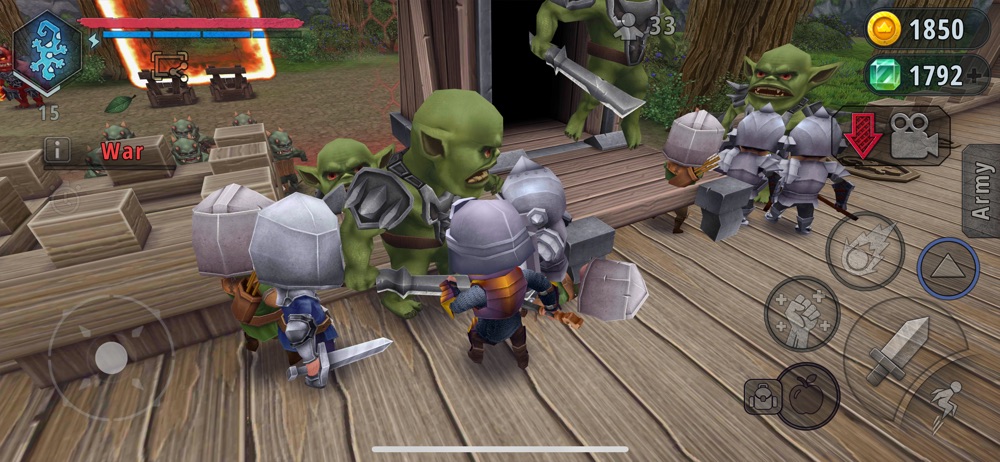Use the glowing fist buff ability

[x=801, y=313]
